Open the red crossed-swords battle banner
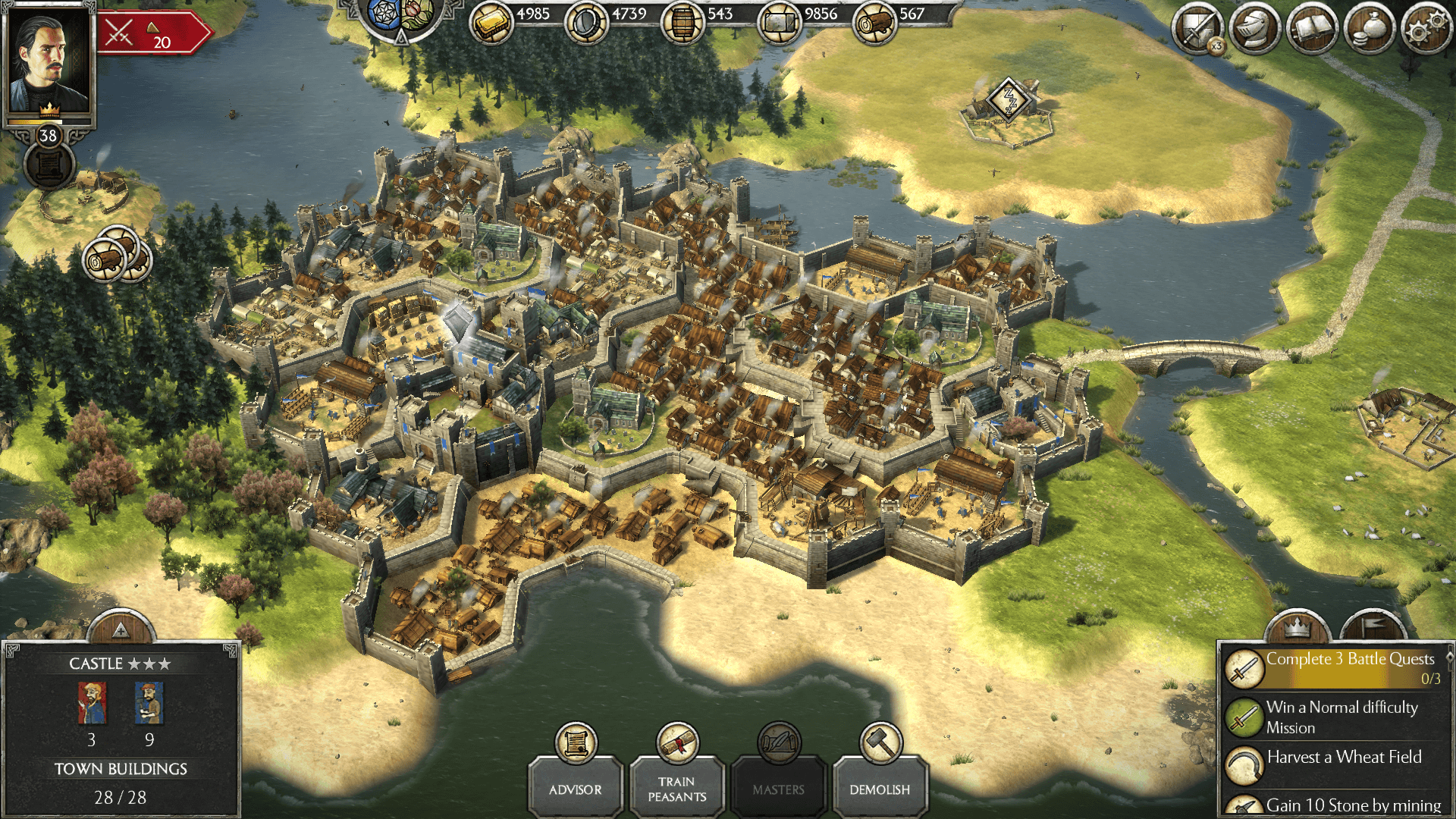Viewport: 1456px width, 819px height. point(150,33)
